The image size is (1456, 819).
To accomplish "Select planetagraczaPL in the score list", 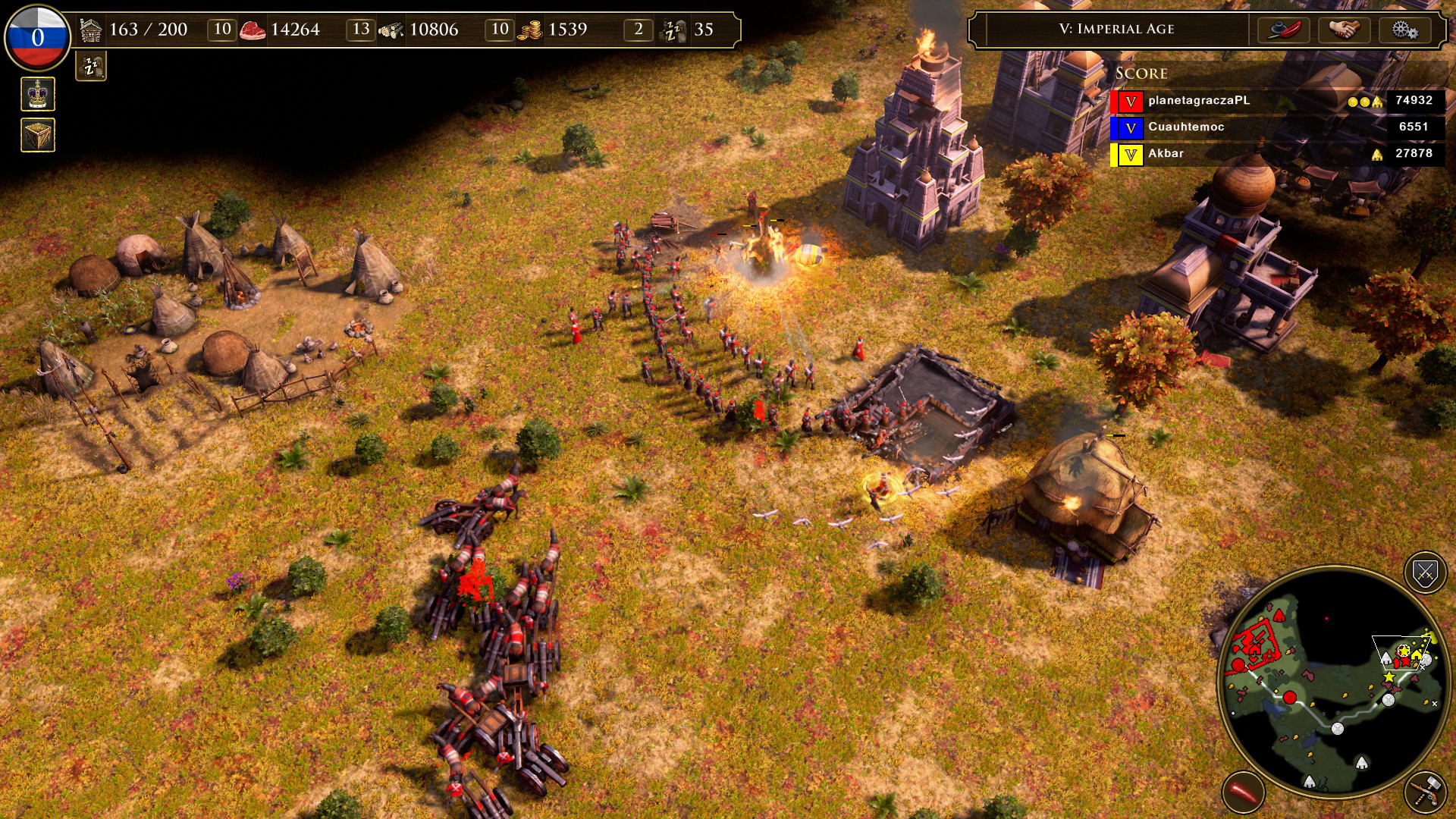I will [x=1198, y=100].
